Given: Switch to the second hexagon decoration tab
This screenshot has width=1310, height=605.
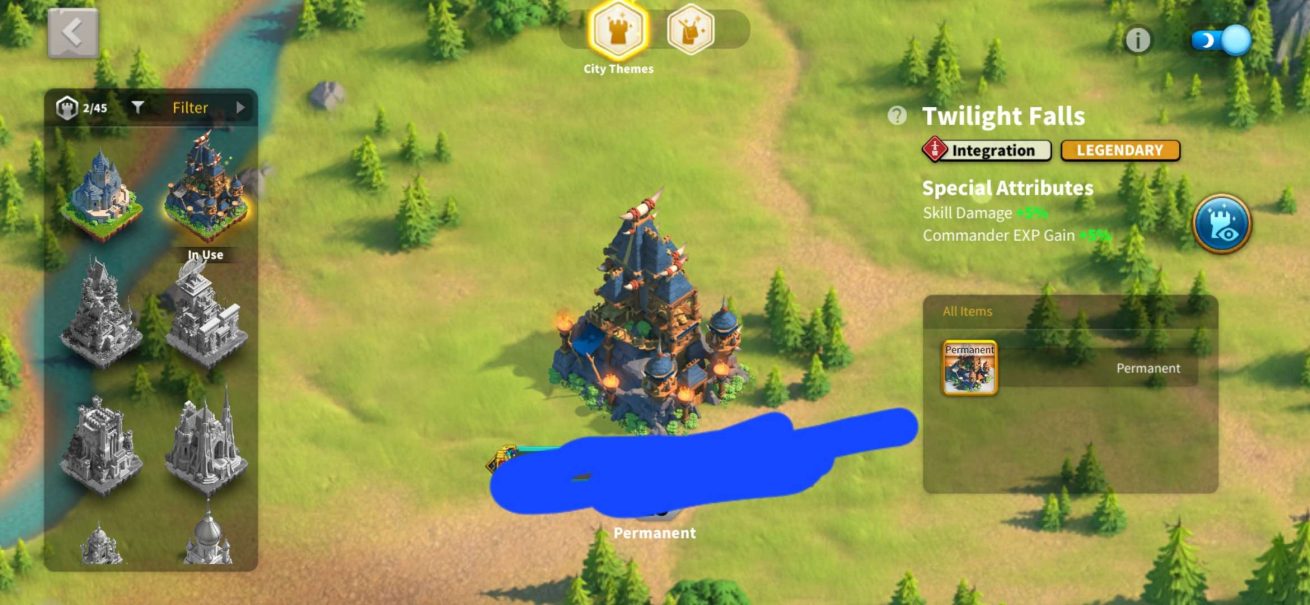Looking at the screenshot, I should (x=690, y=29).
